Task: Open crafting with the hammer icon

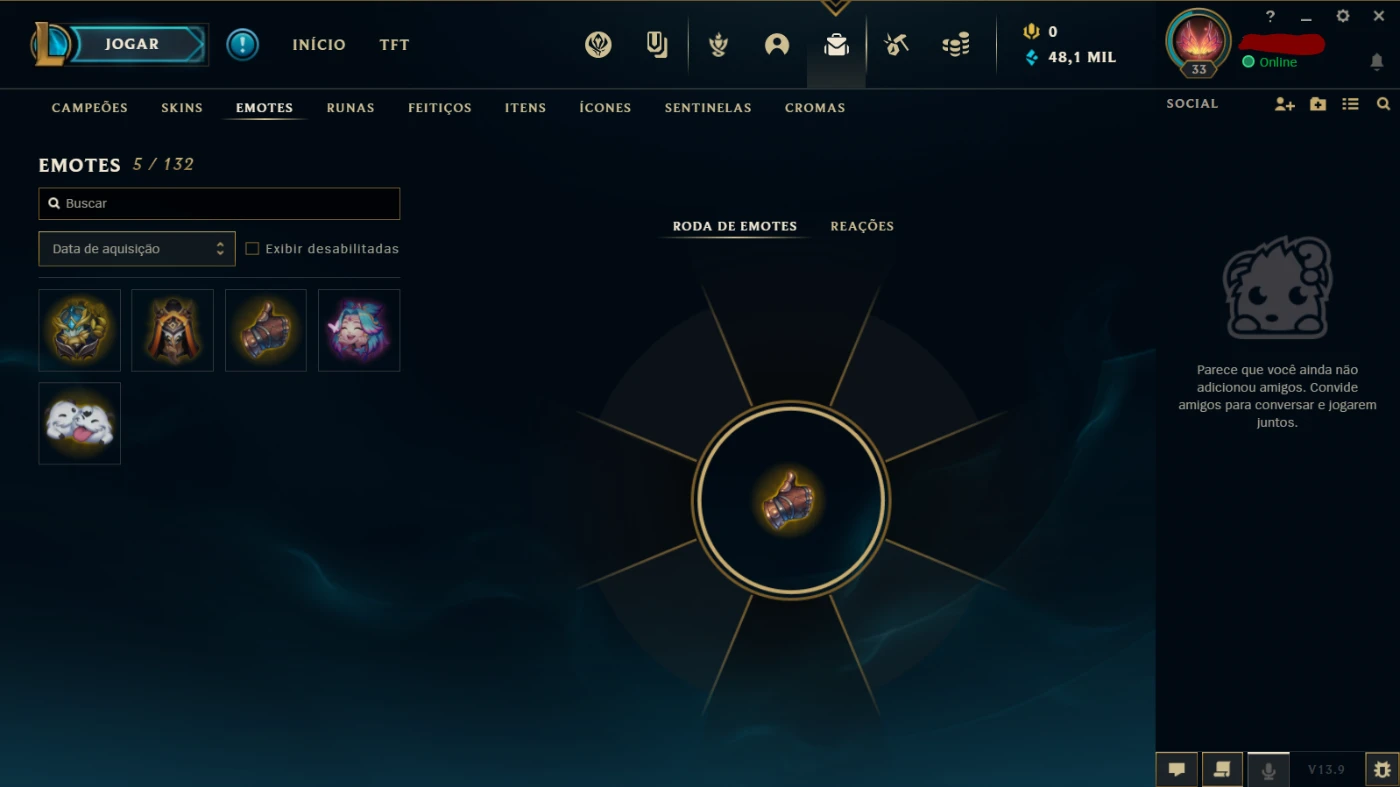Action: 896,44
